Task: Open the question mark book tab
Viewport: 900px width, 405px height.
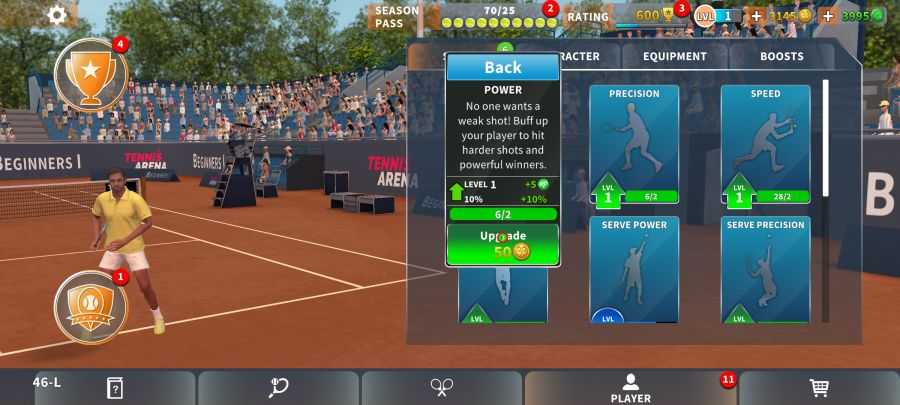Action: pos(114,388)
